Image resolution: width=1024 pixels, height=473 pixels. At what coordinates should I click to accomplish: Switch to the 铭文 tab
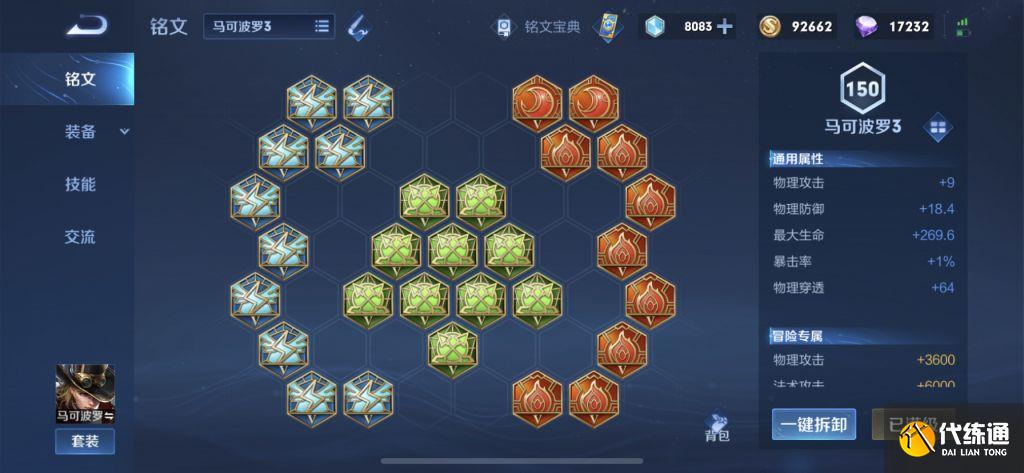tap(80, 79)
